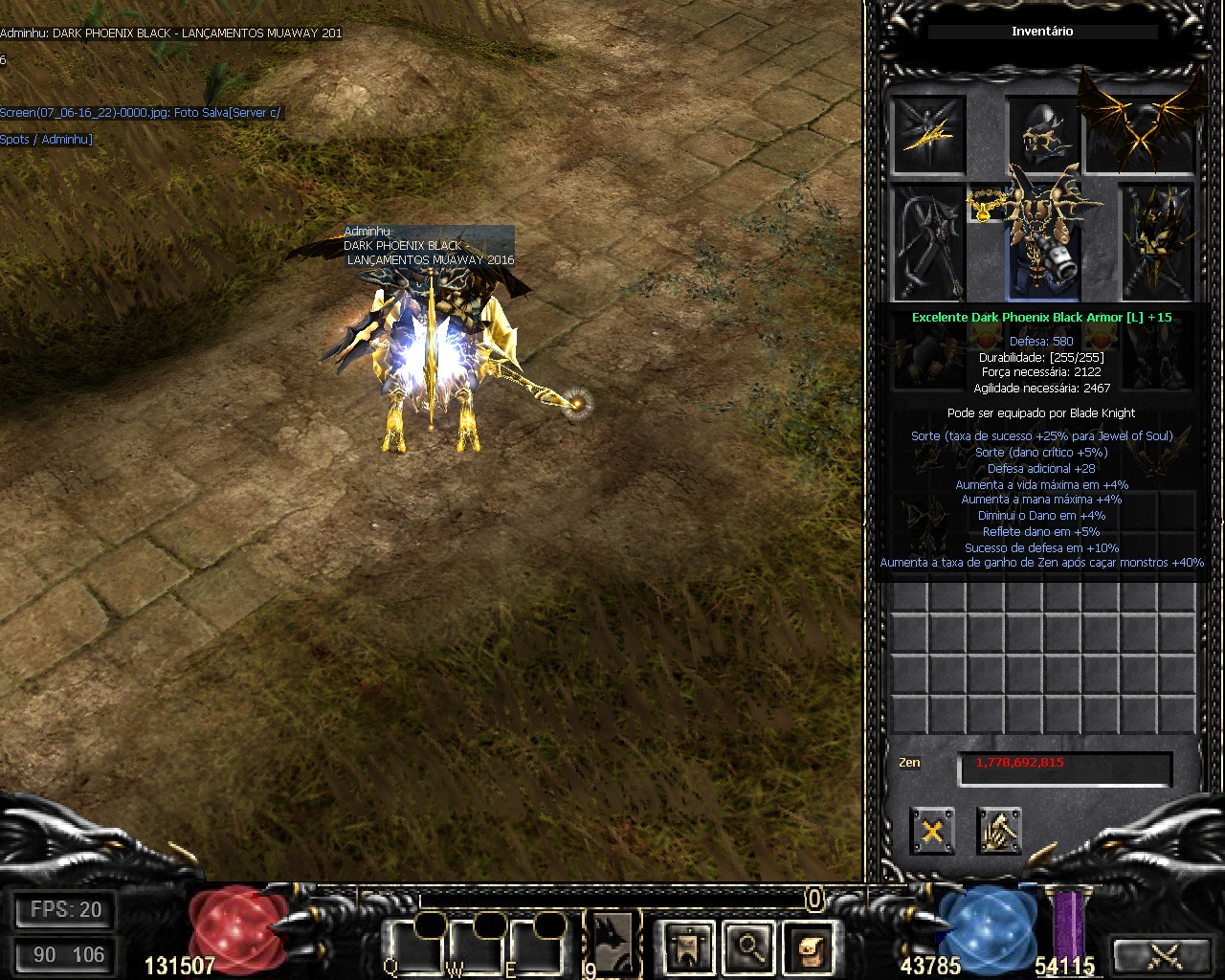This screenshot has width=1225, height=980.
Task: Click the hammer repair button in inventory
Action: tap(998, 831)
